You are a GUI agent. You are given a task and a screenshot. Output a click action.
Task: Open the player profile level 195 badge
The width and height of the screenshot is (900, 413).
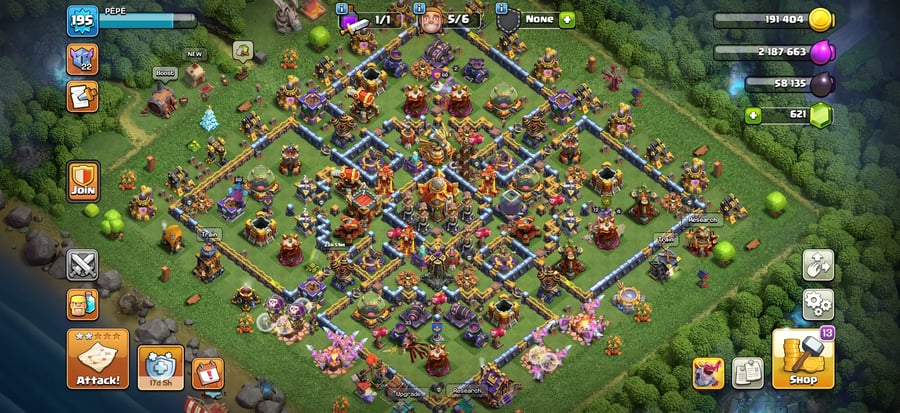coord(82,21)
